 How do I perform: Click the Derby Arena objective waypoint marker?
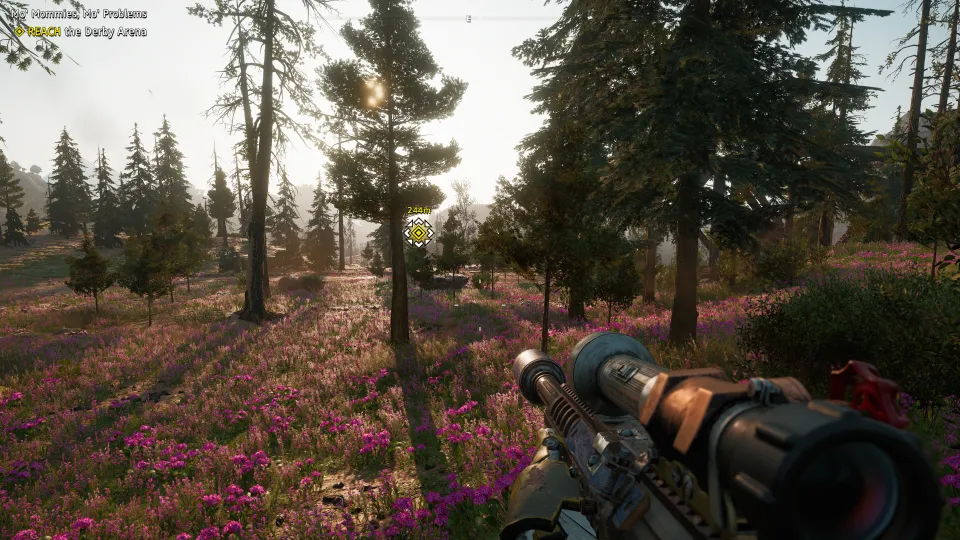point(419,233)
